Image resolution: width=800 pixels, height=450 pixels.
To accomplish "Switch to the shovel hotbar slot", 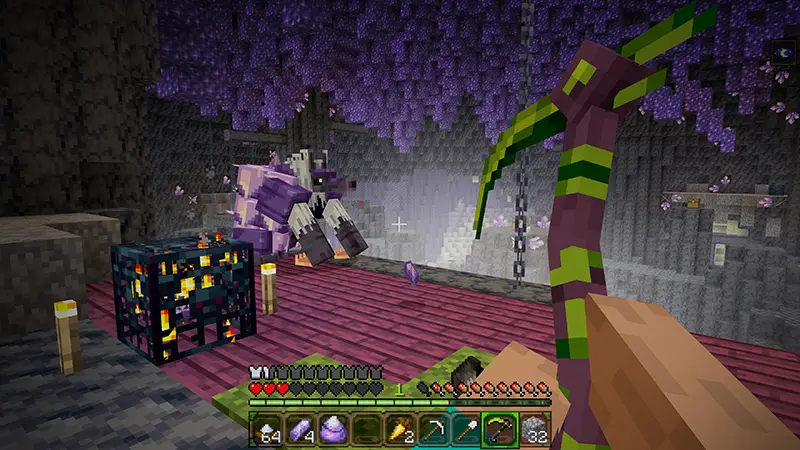I will click(x=464, y=430).
